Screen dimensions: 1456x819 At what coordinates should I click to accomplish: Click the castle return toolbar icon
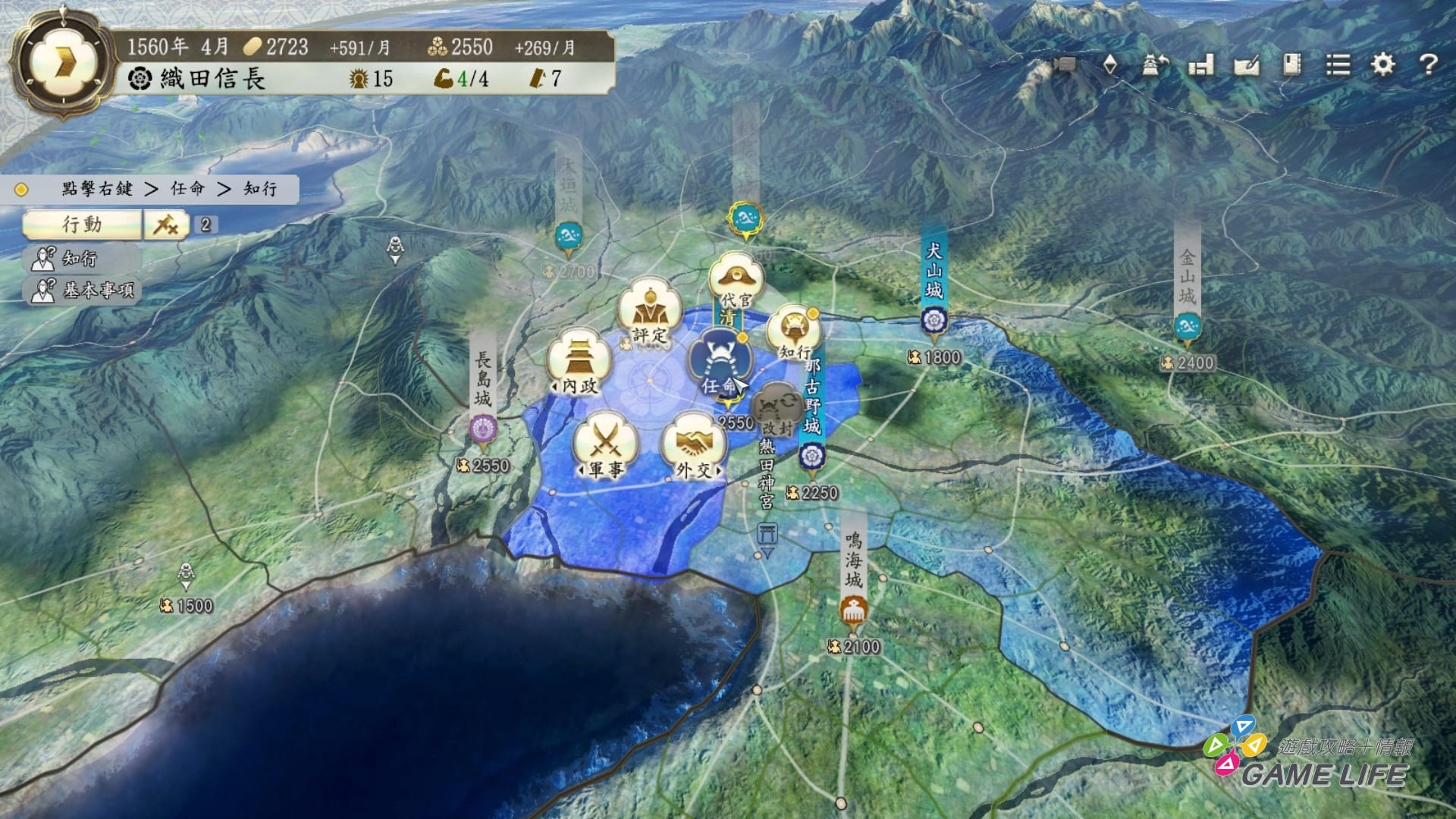[x=1155, y=66]
